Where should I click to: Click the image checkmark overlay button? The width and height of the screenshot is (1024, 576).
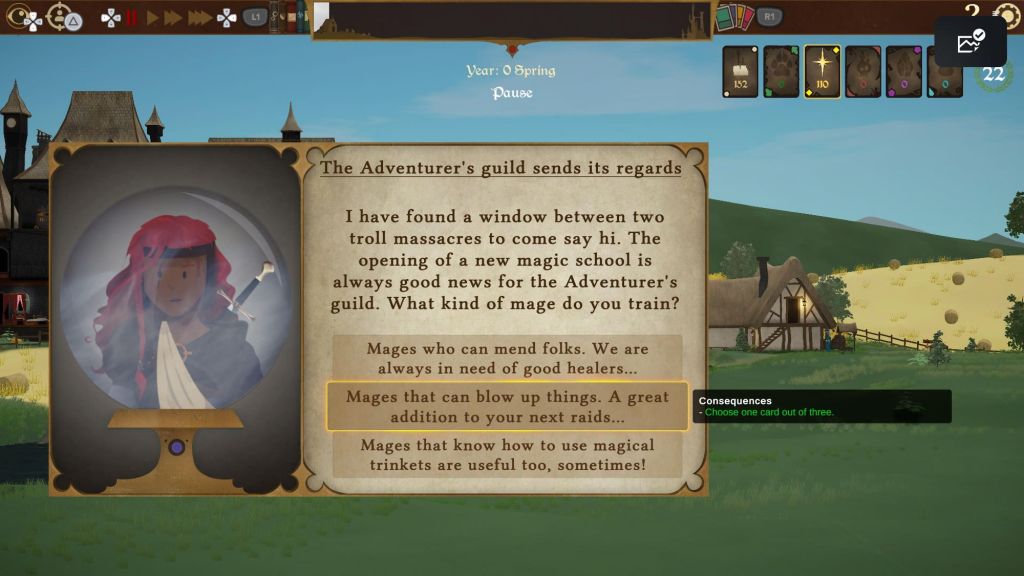coord(970,42)
